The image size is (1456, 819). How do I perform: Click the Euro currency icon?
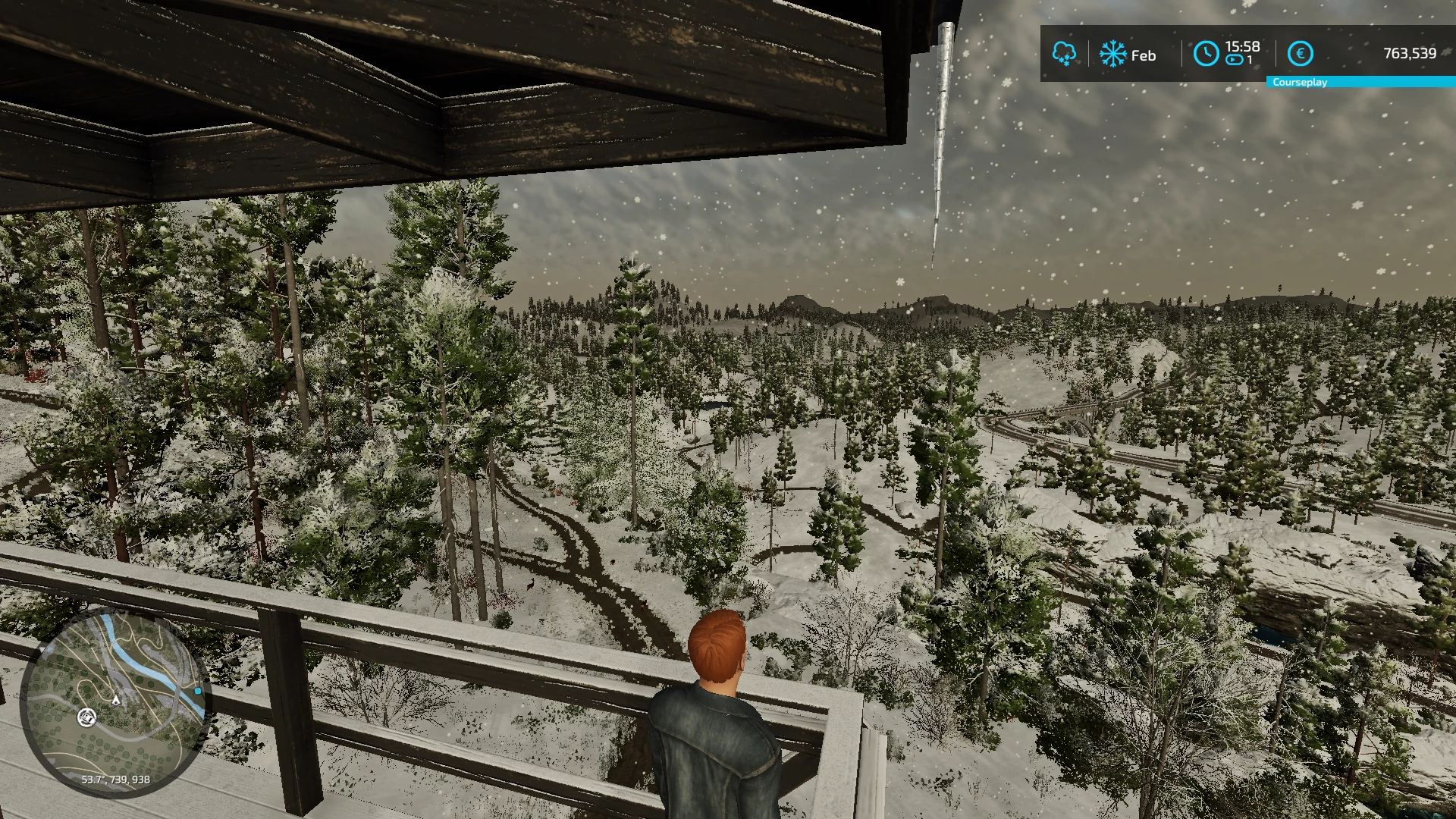coord(1301,53)
